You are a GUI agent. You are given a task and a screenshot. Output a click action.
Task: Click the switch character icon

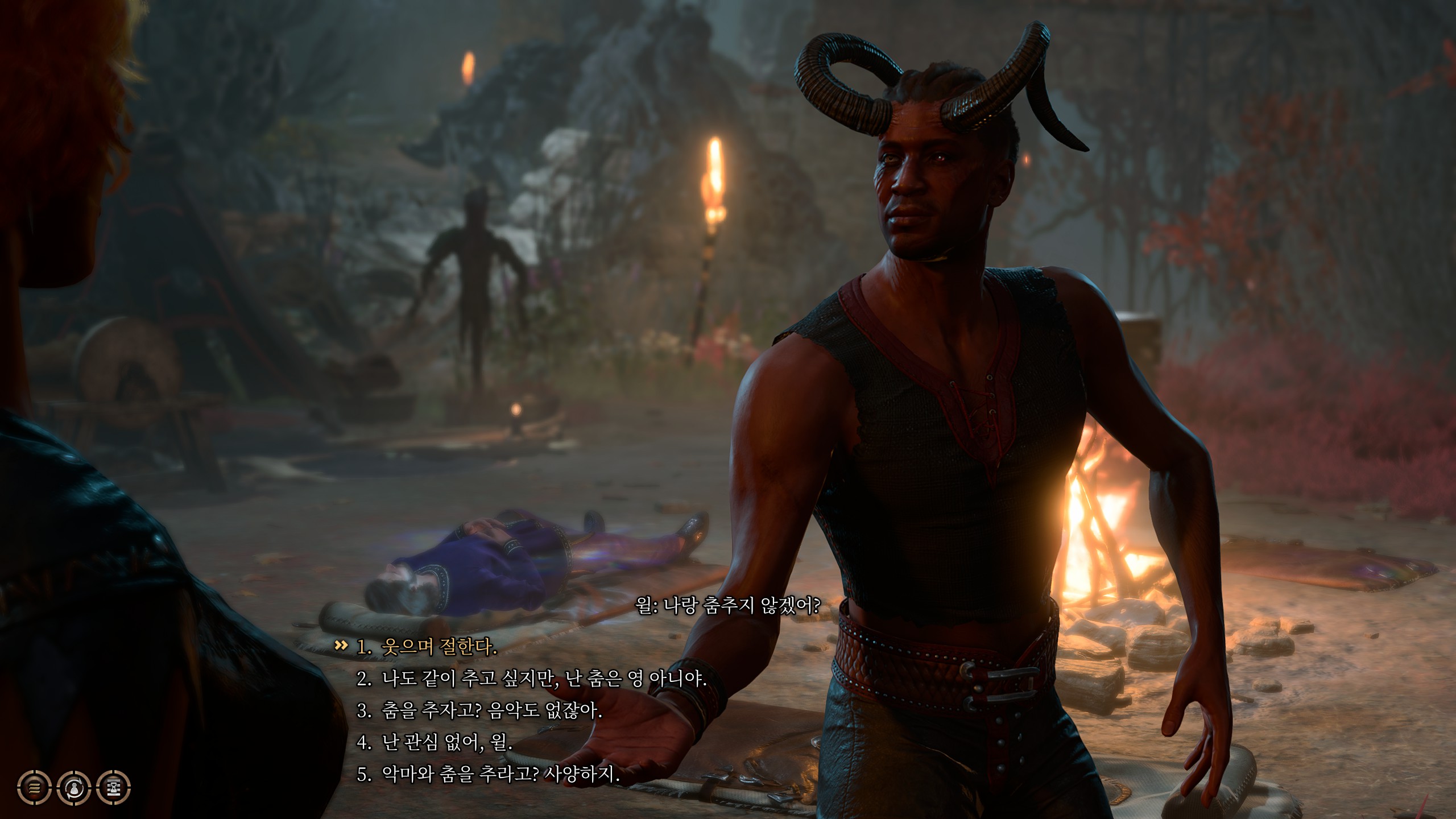click(74, 788)
